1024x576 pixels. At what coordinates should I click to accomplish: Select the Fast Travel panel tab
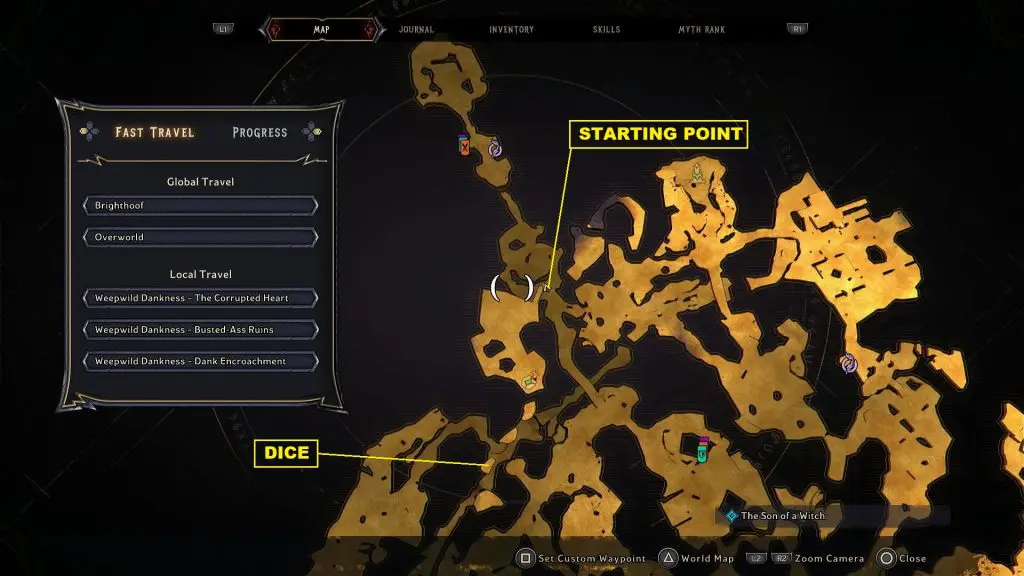coord(154,132)
